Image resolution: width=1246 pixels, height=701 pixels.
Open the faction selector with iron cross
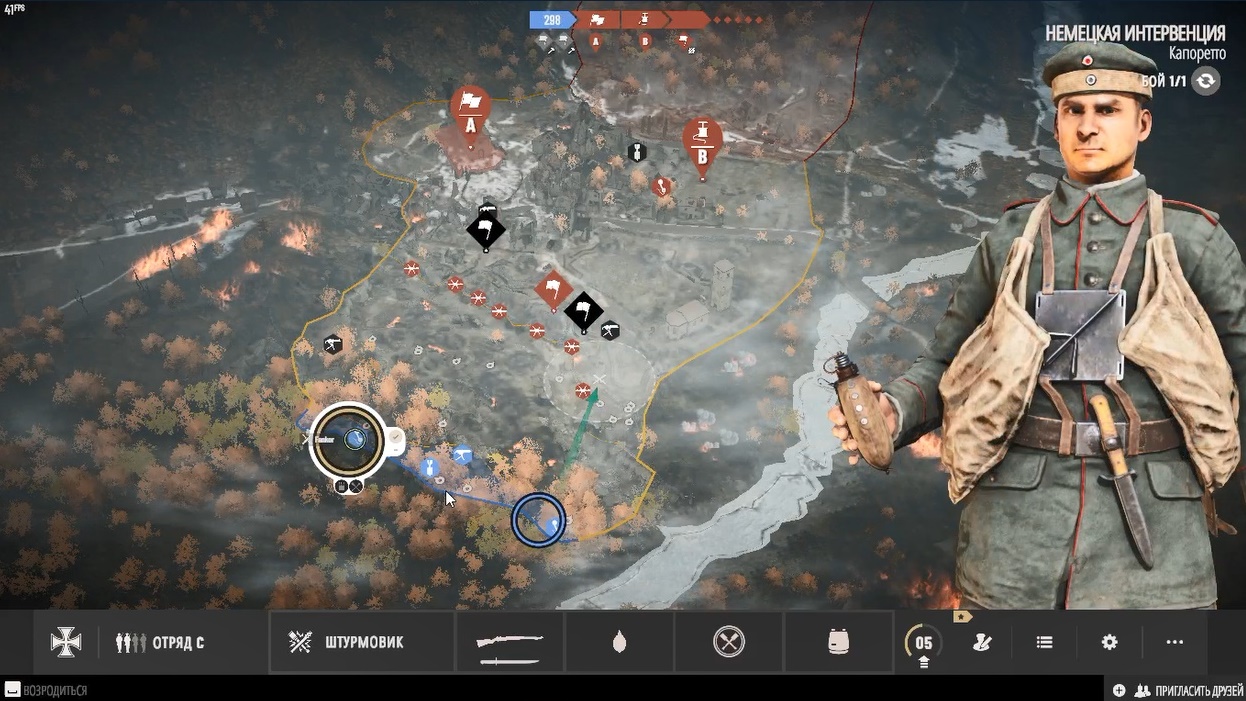point(66,642)
